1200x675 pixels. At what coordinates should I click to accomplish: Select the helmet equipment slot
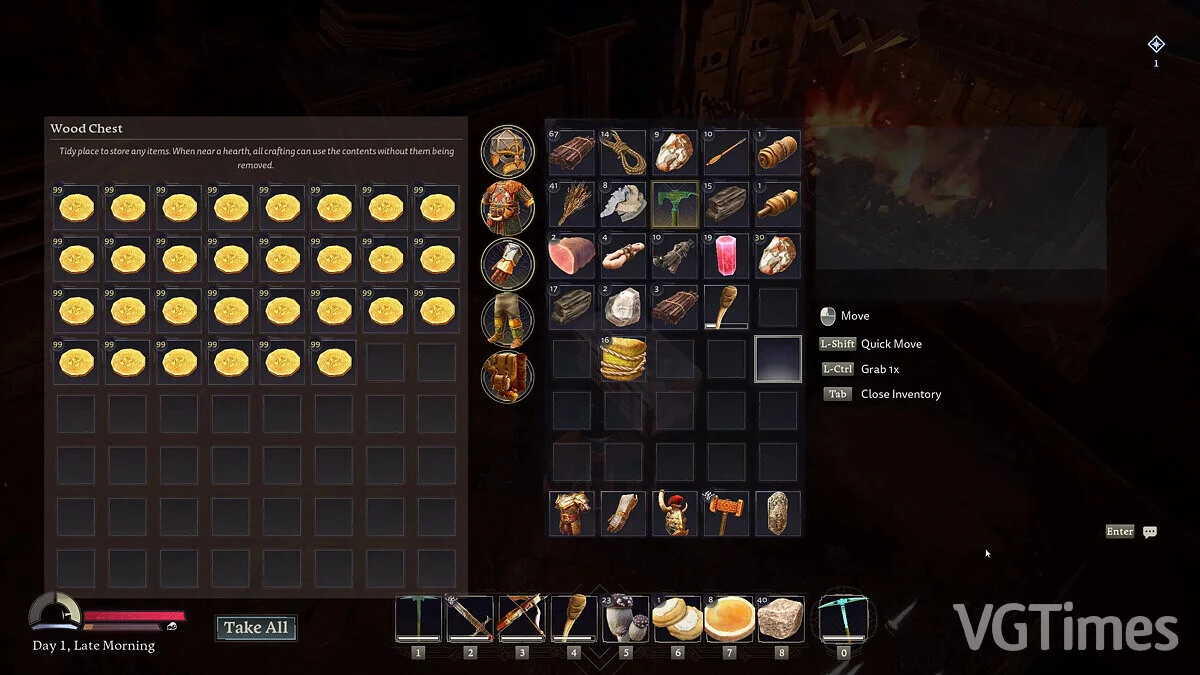pyautogui.click(x=508, y=151)
